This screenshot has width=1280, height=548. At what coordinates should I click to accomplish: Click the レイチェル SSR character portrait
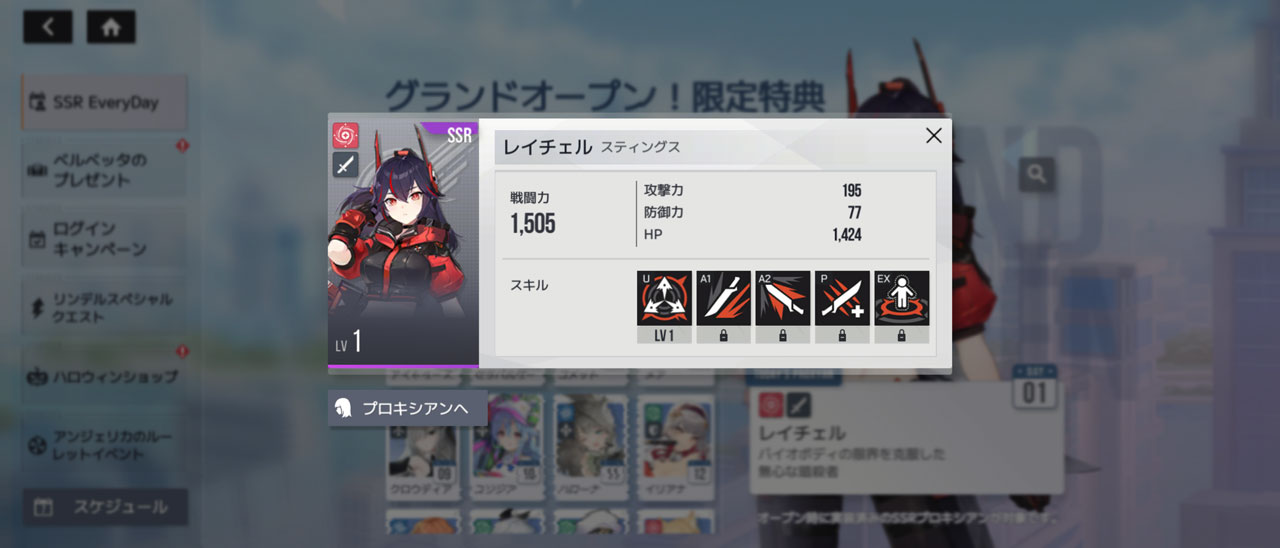click(403, 241)
